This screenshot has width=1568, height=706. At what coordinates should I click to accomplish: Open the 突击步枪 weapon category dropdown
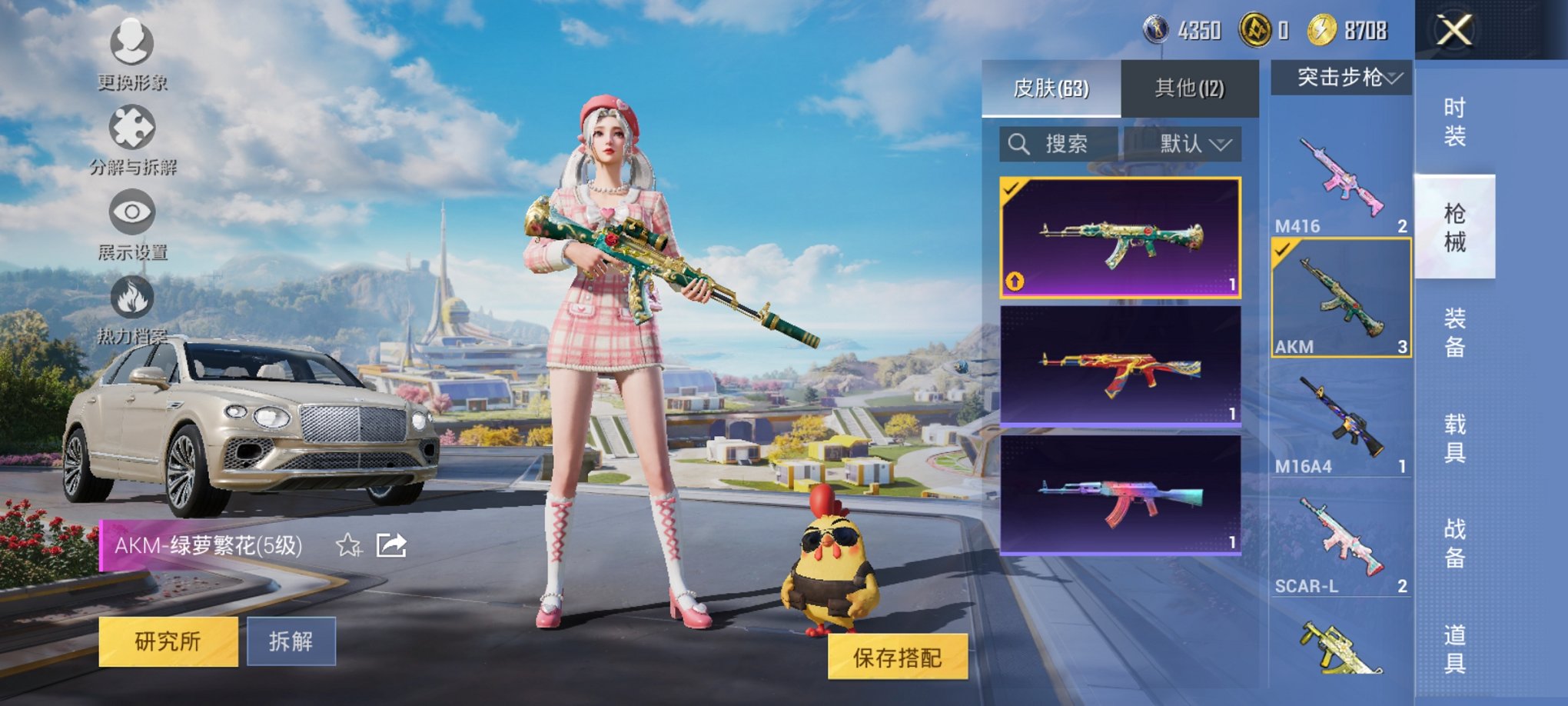click(1342, 77)
